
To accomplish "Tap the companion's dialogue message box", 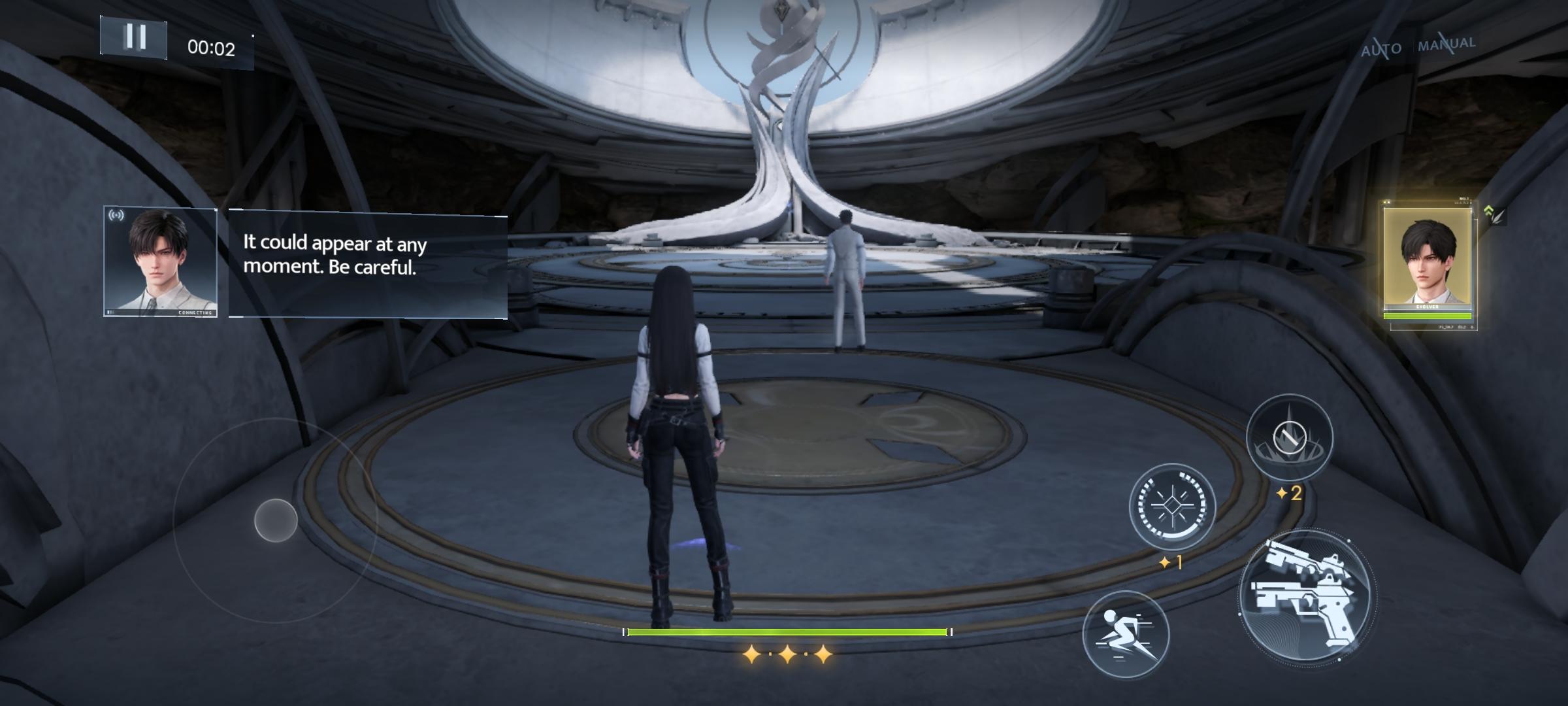I will (367, 265).
